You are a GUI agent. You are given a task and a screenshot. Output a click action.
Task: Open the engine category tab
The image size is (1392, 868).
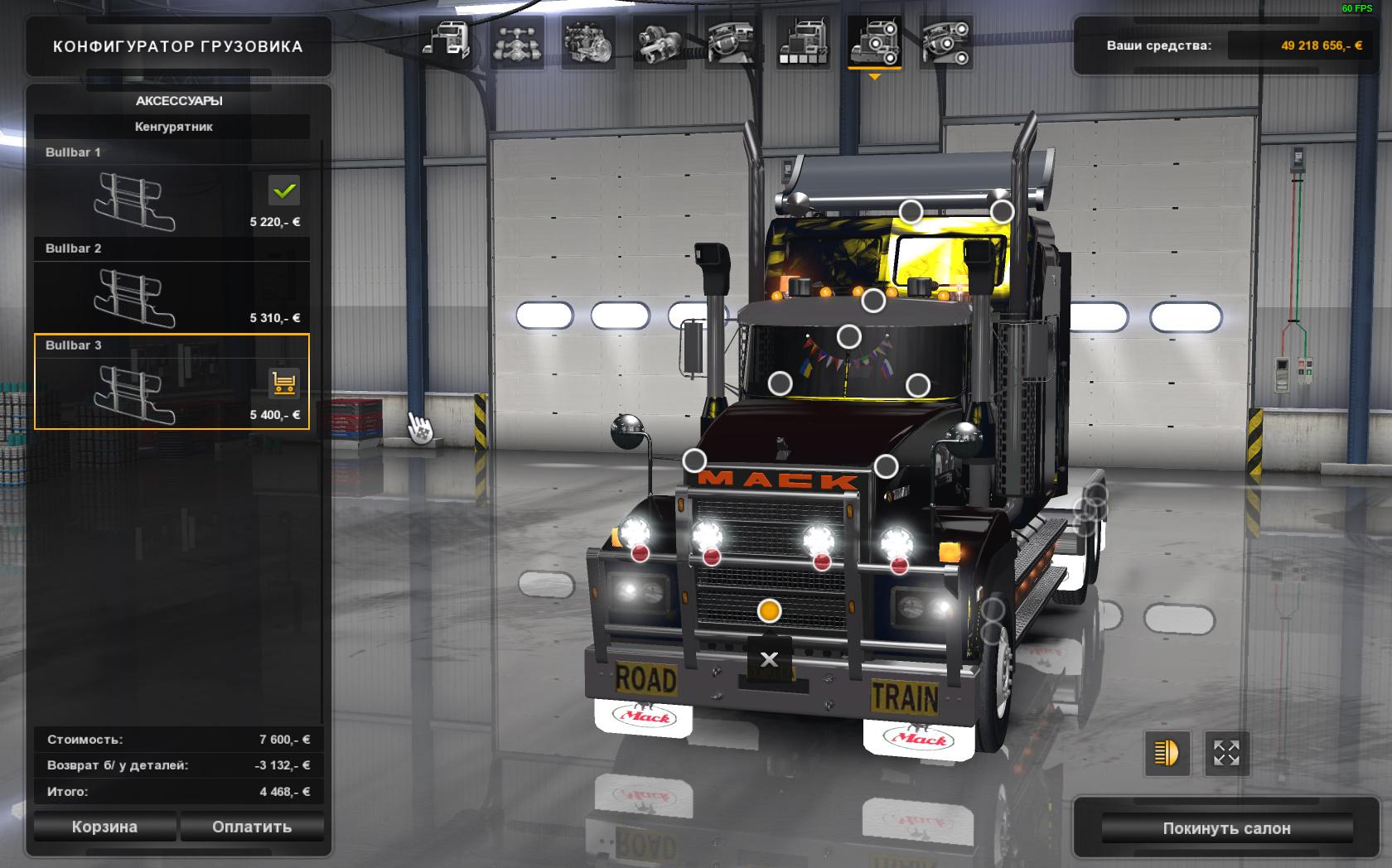pos(587,41)
